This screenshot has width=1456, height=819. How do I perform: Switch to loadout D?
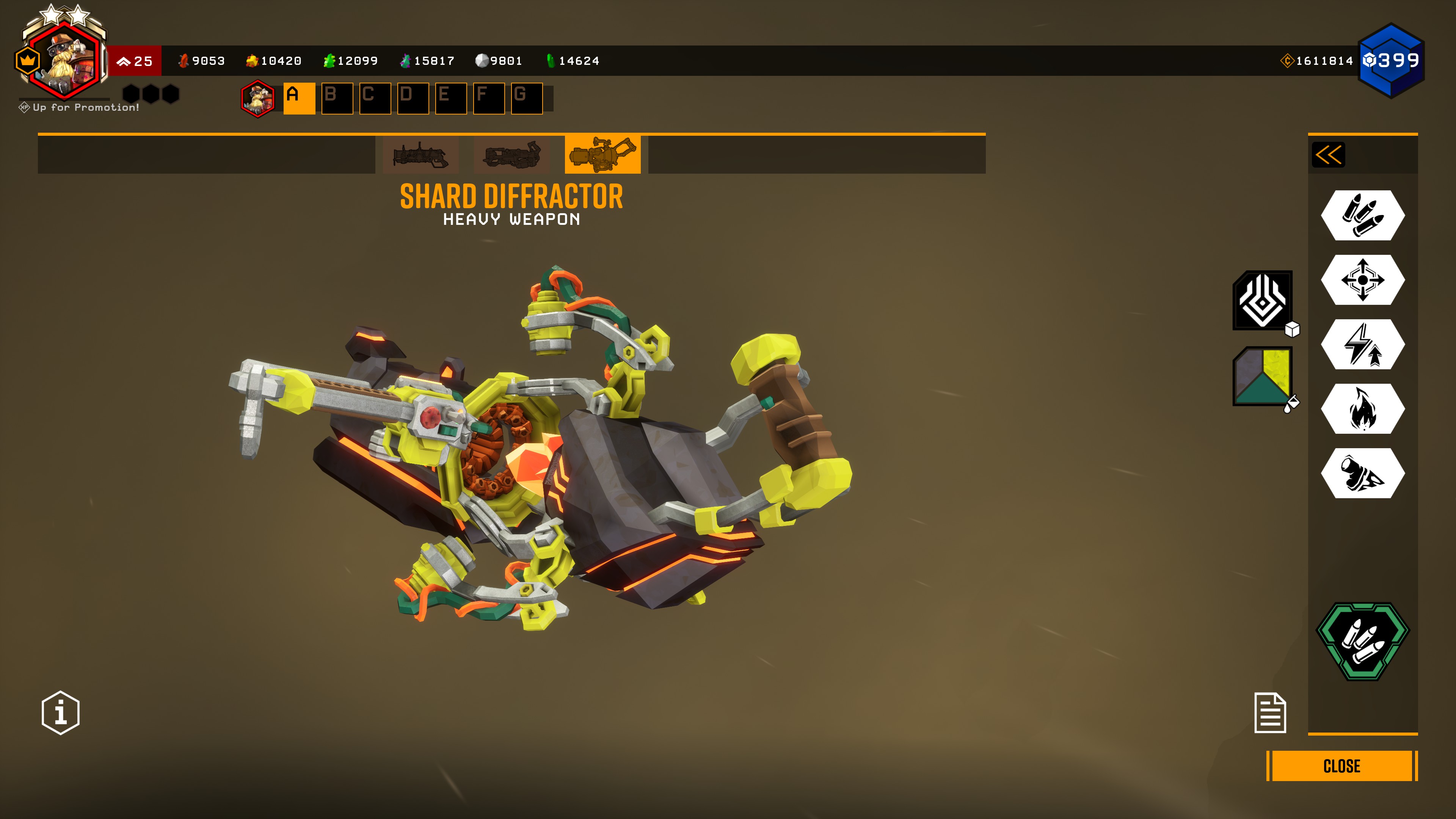click(413, 98)
